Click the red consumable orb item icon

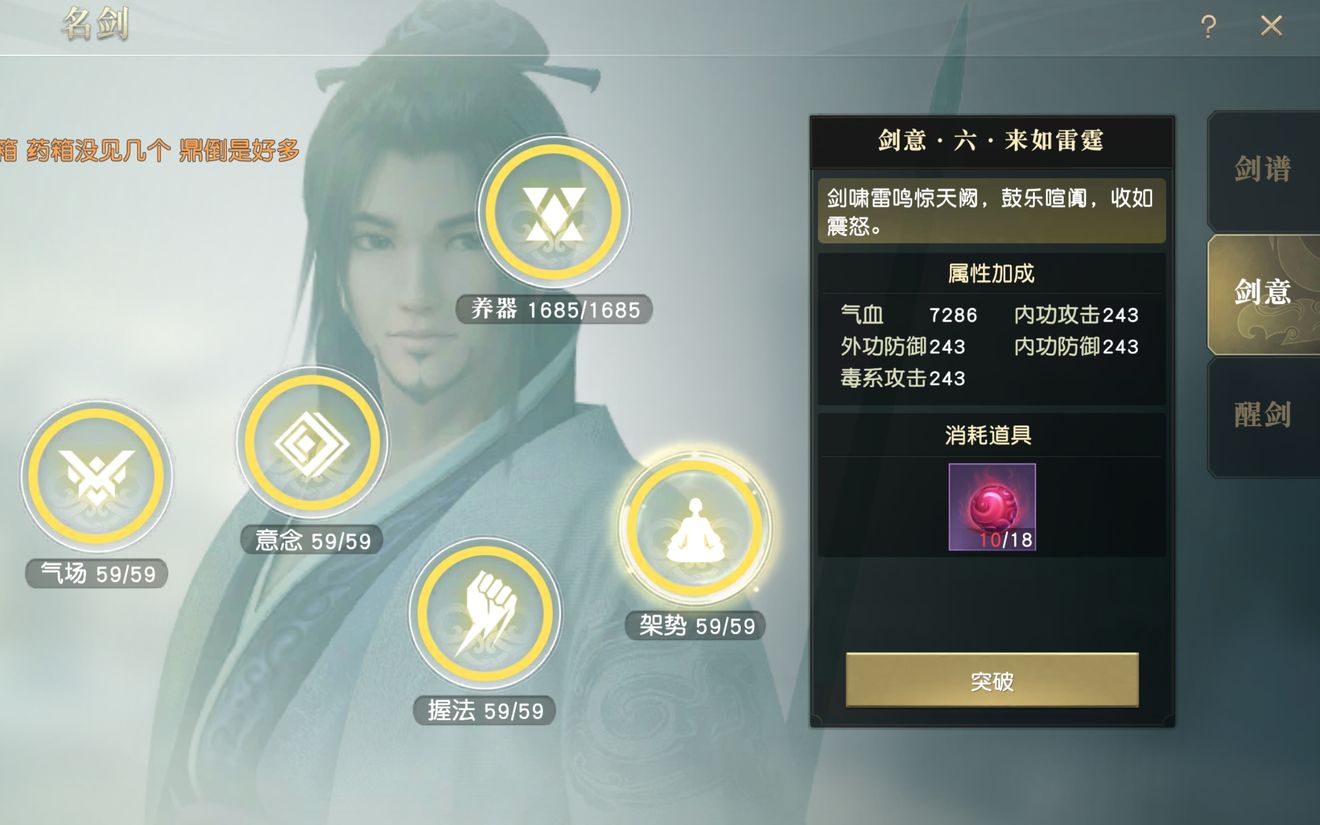991,504
